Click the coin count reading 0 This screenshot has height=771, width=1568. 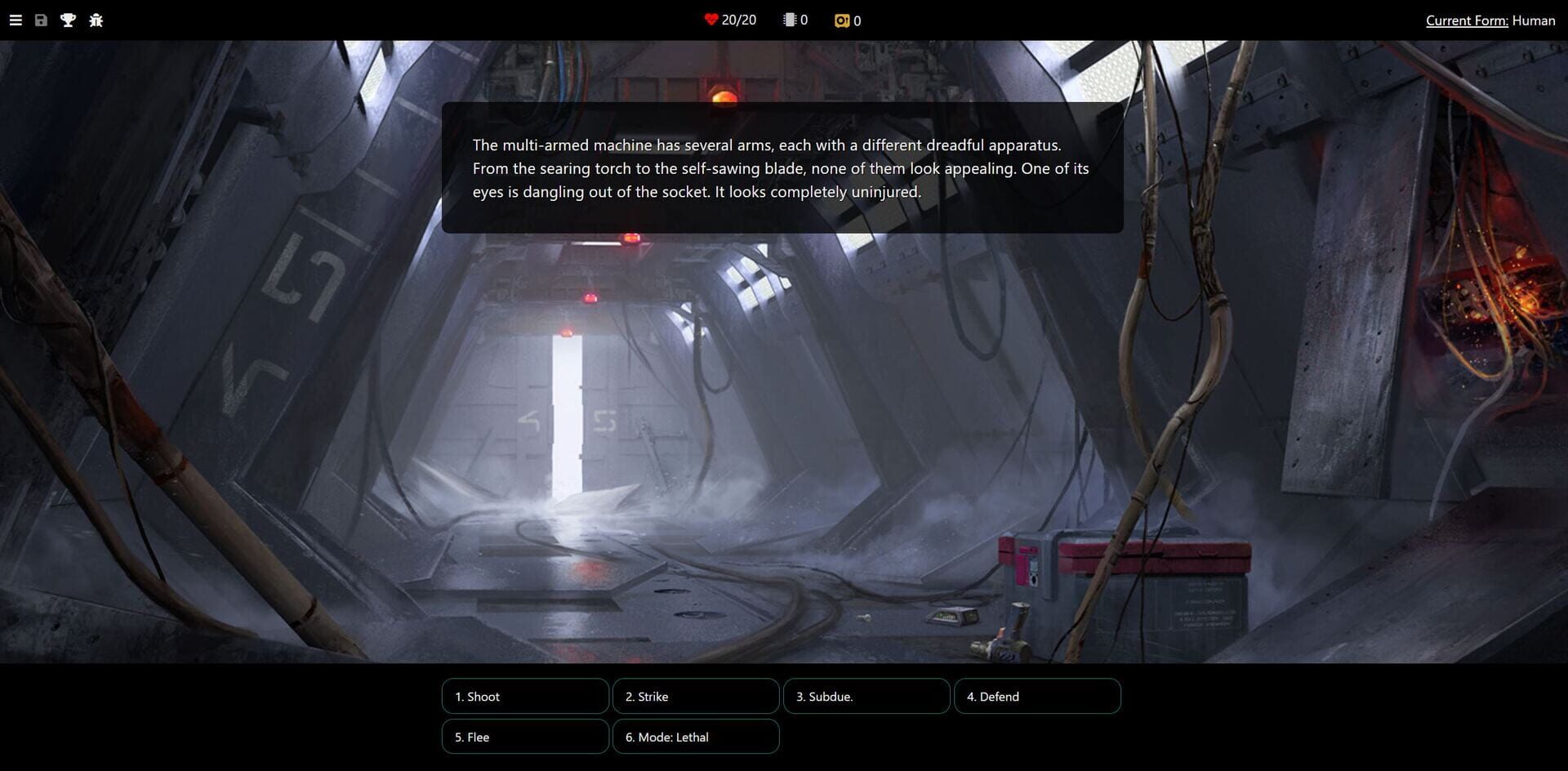pos(859,20)
